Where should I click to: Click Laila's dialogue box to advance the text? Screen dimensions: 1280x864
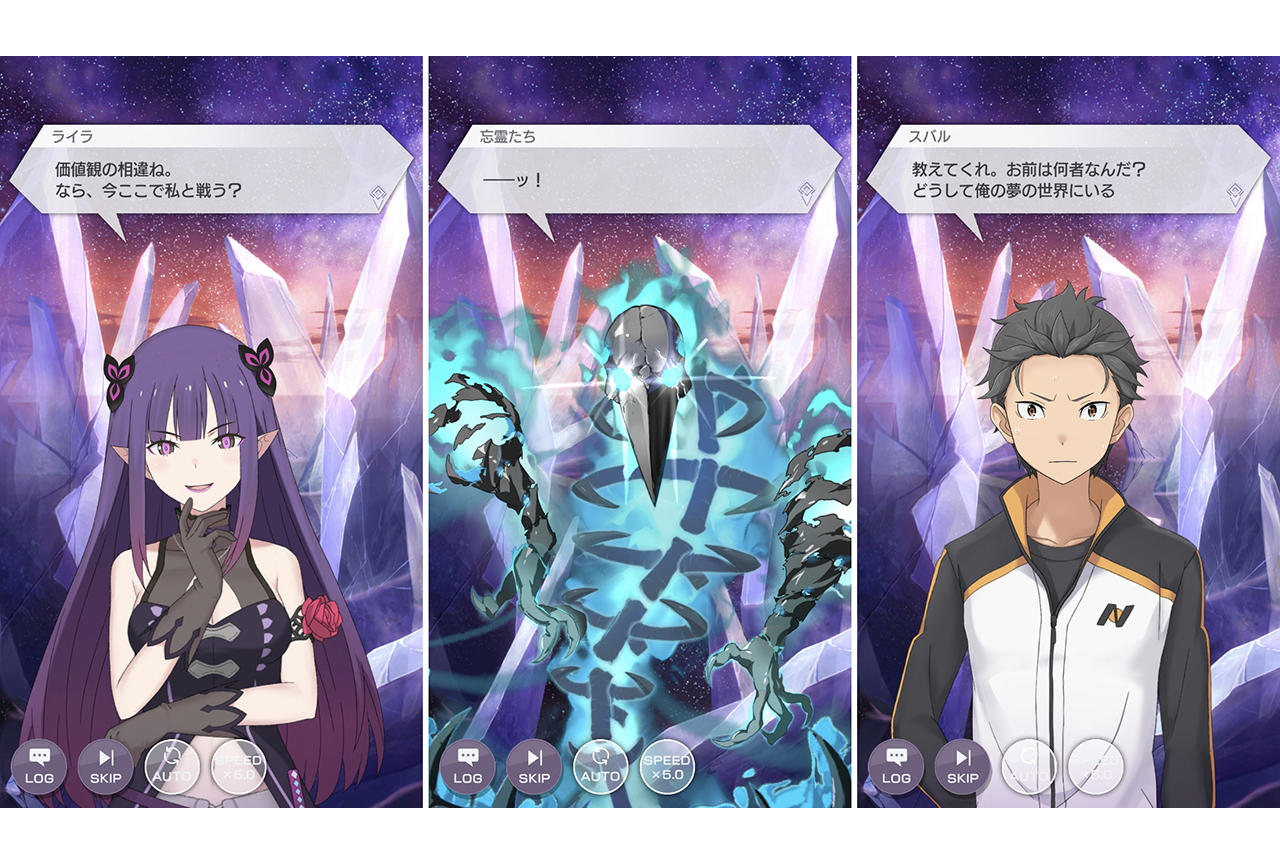tap(200, 180)
